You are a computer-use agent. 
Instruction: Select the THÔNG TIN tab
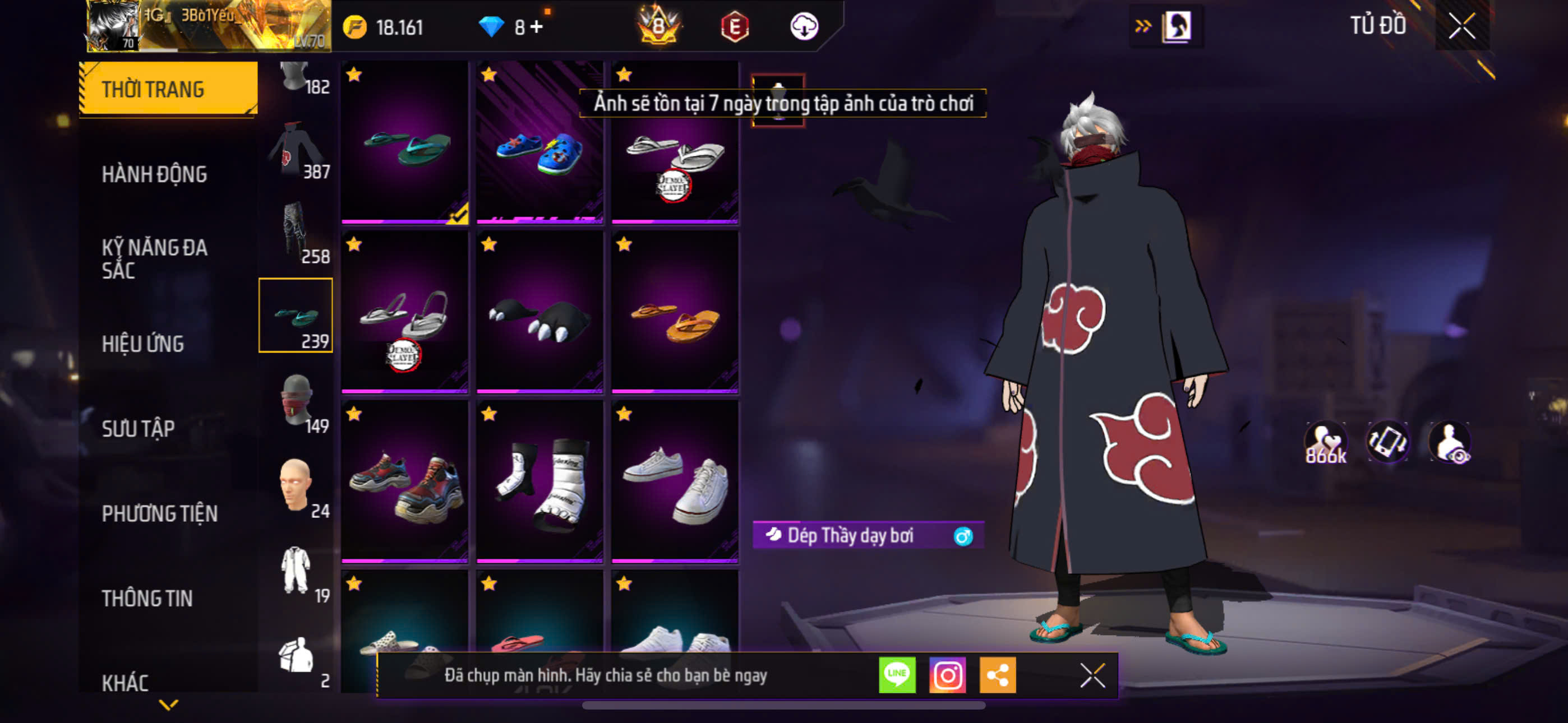point(147,598)
